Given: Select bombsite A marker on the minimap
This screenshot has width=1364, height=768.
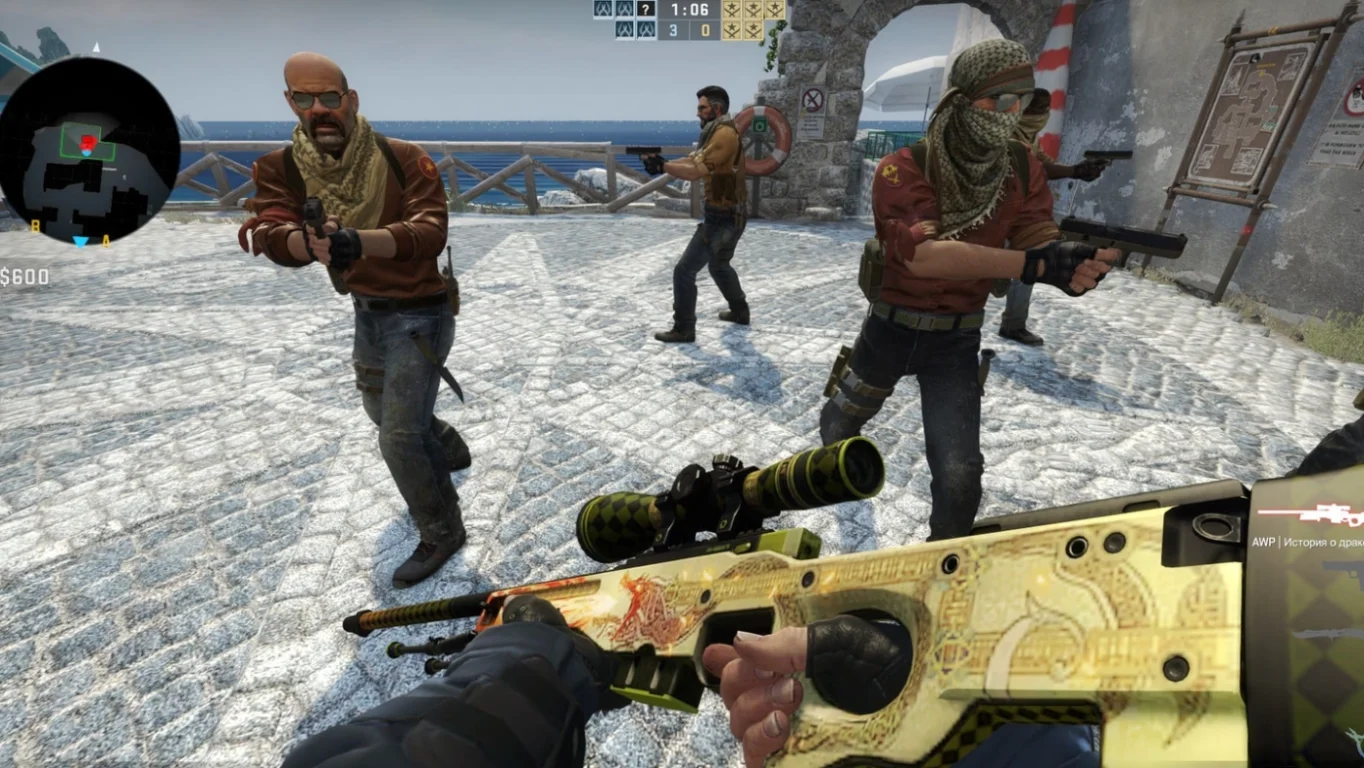Looking at the screenshot, I should point(105,241).
